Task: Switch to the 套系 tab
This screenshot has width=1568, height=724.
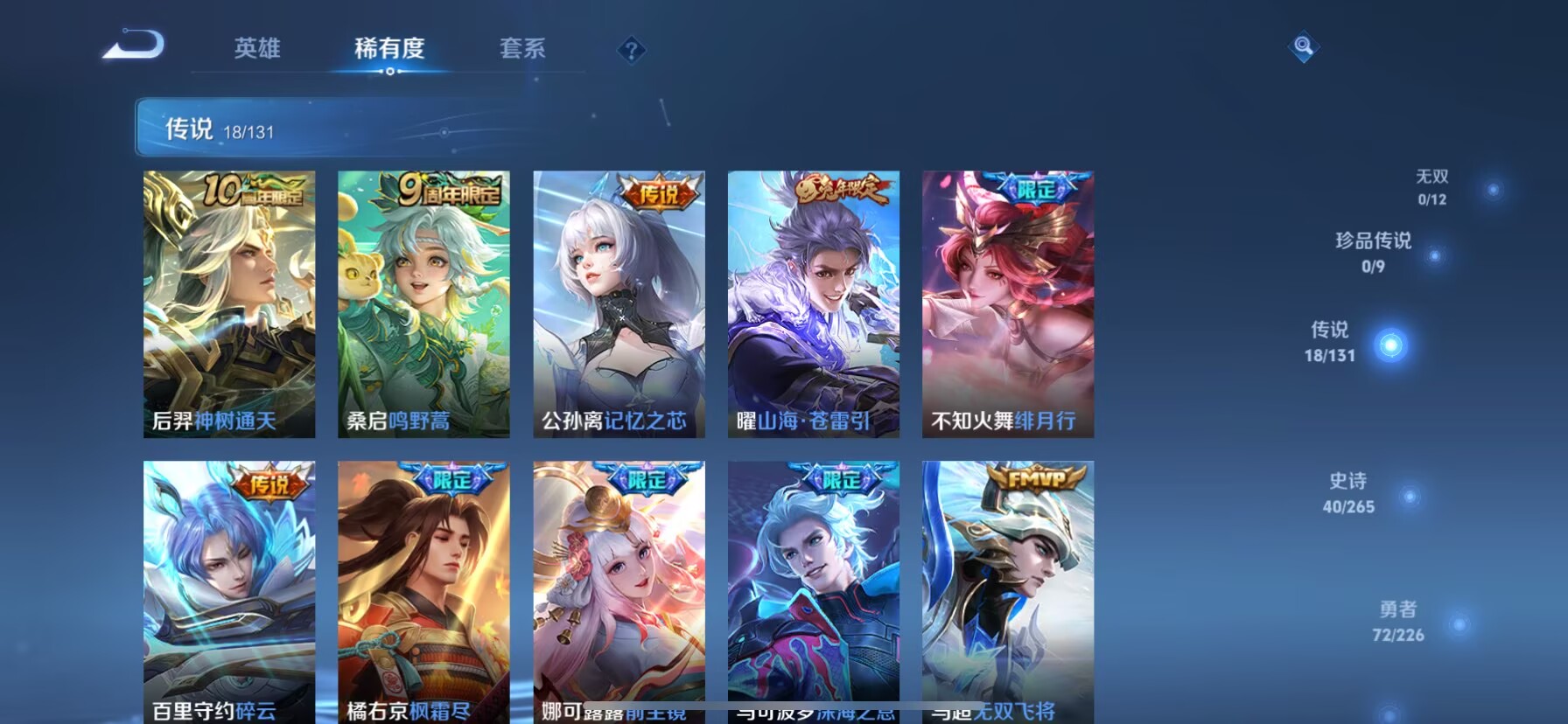Action: [x=522, y=50]
